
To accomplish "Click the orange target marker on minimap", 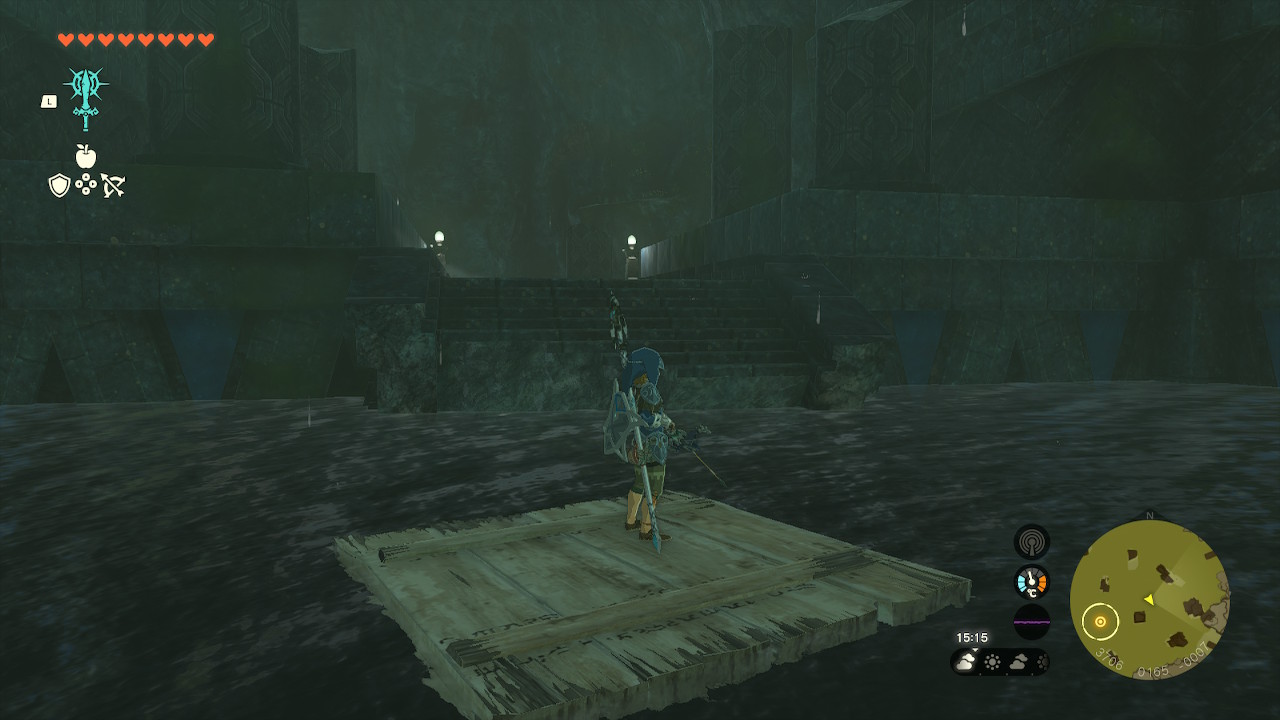I will pos(1100,621).
